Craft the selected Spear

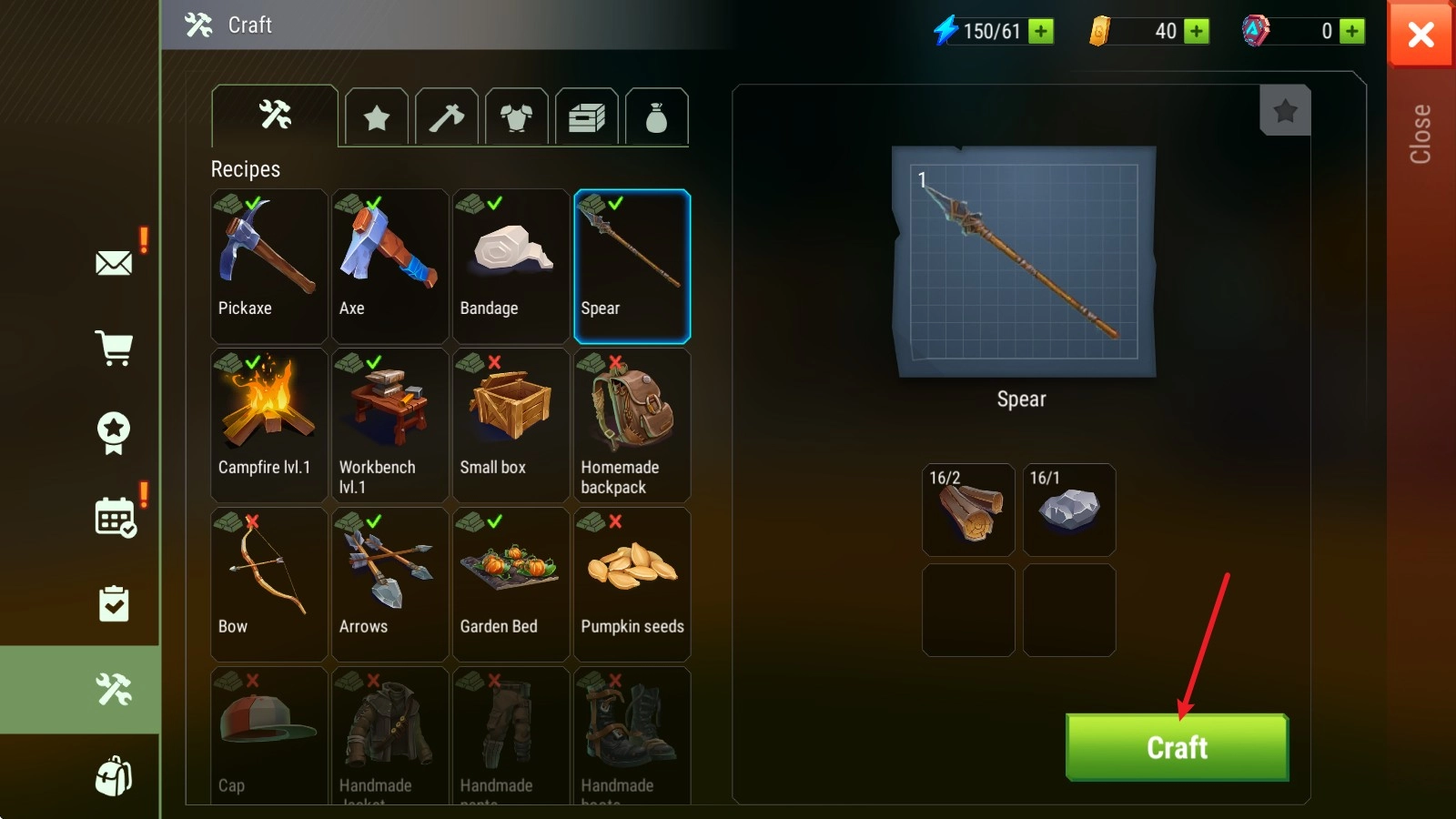1177,747
